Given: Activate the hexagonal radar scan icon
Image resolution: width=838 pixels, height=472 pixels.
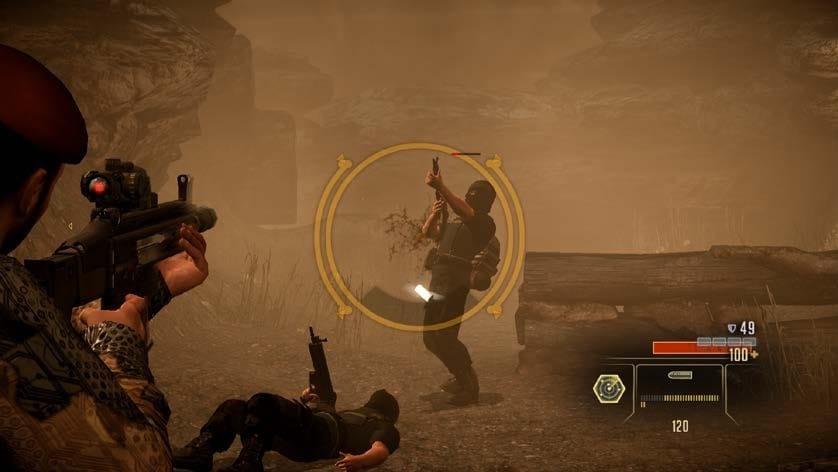Looking at the screenshot, I should click(x=608, y=388).
